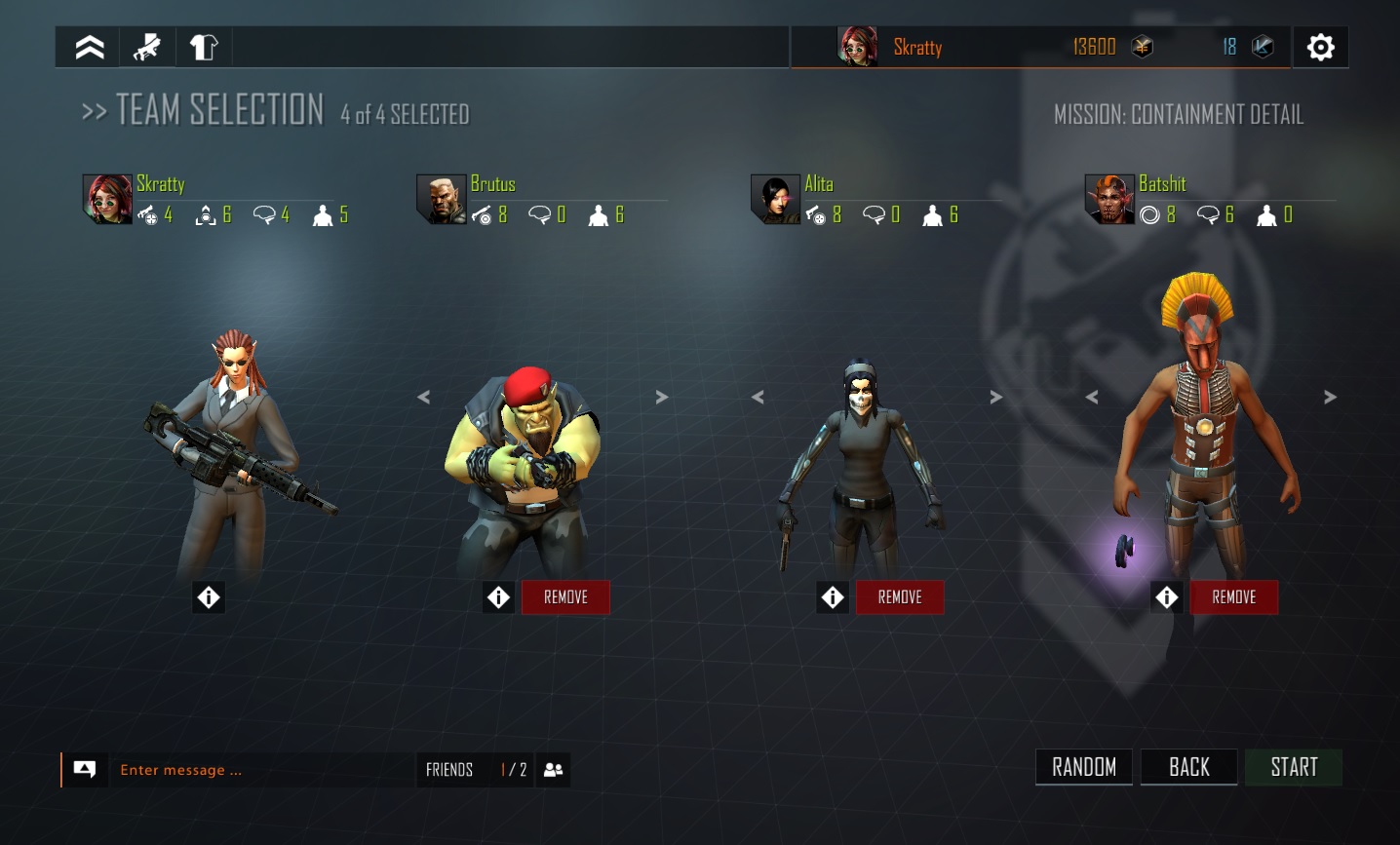1400x845 pixels.
Task: Remove Batshit from the team
Action: pyautogui.click(x=1233, y=596)
